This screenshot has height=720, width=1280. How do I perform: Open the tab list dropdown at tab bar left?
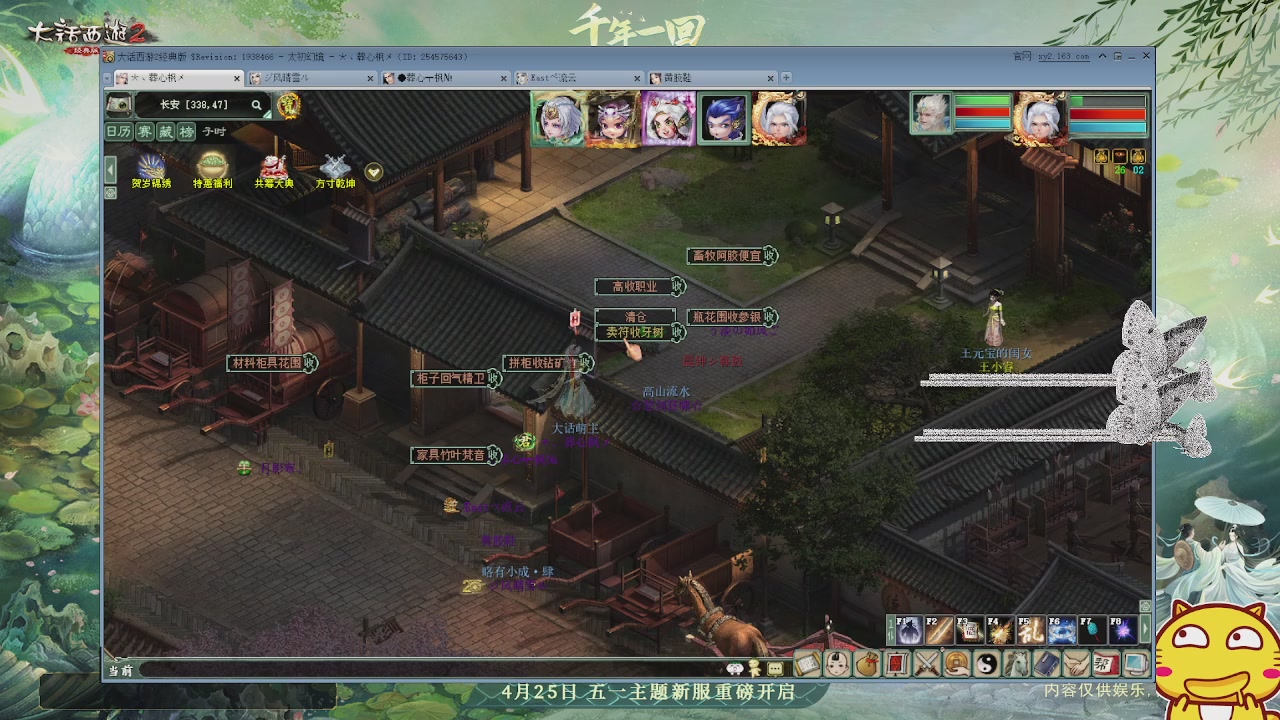105,76
